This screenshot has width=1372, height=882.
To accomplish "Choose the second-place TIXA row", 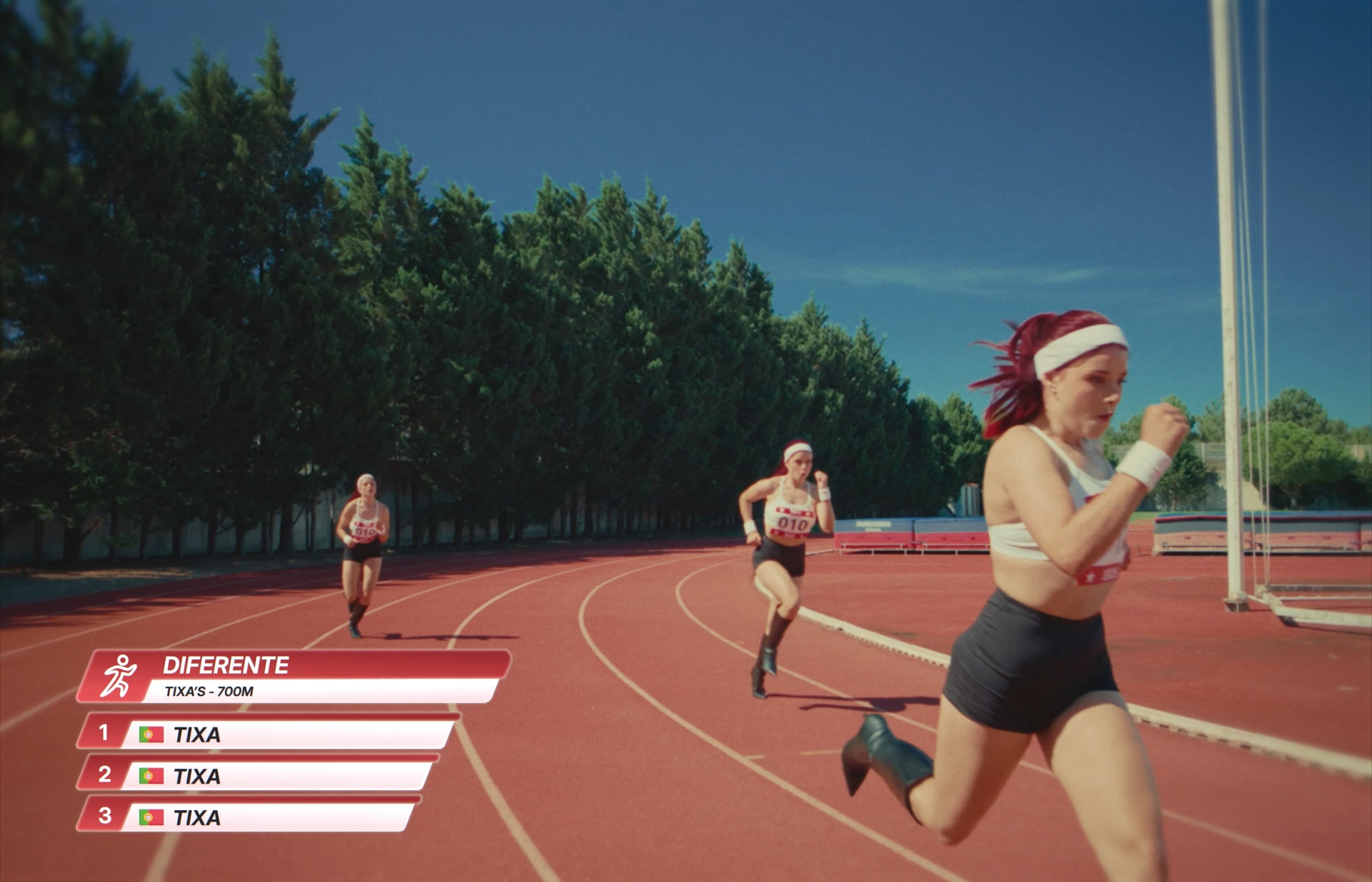I will coord(258,775).
